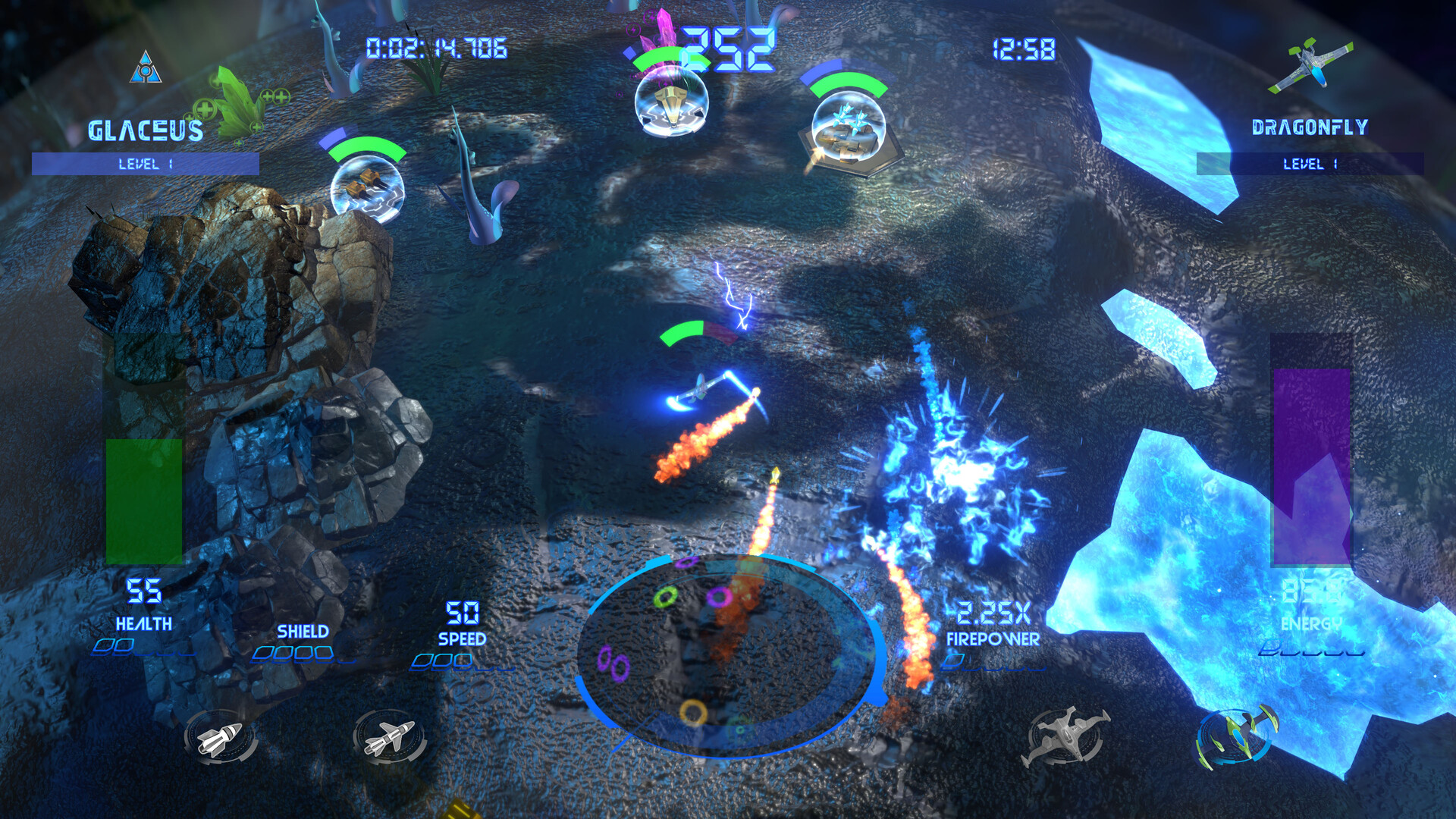
Task: Expand the GLACEUS Level 1 bar
Action: click(144, 162)
